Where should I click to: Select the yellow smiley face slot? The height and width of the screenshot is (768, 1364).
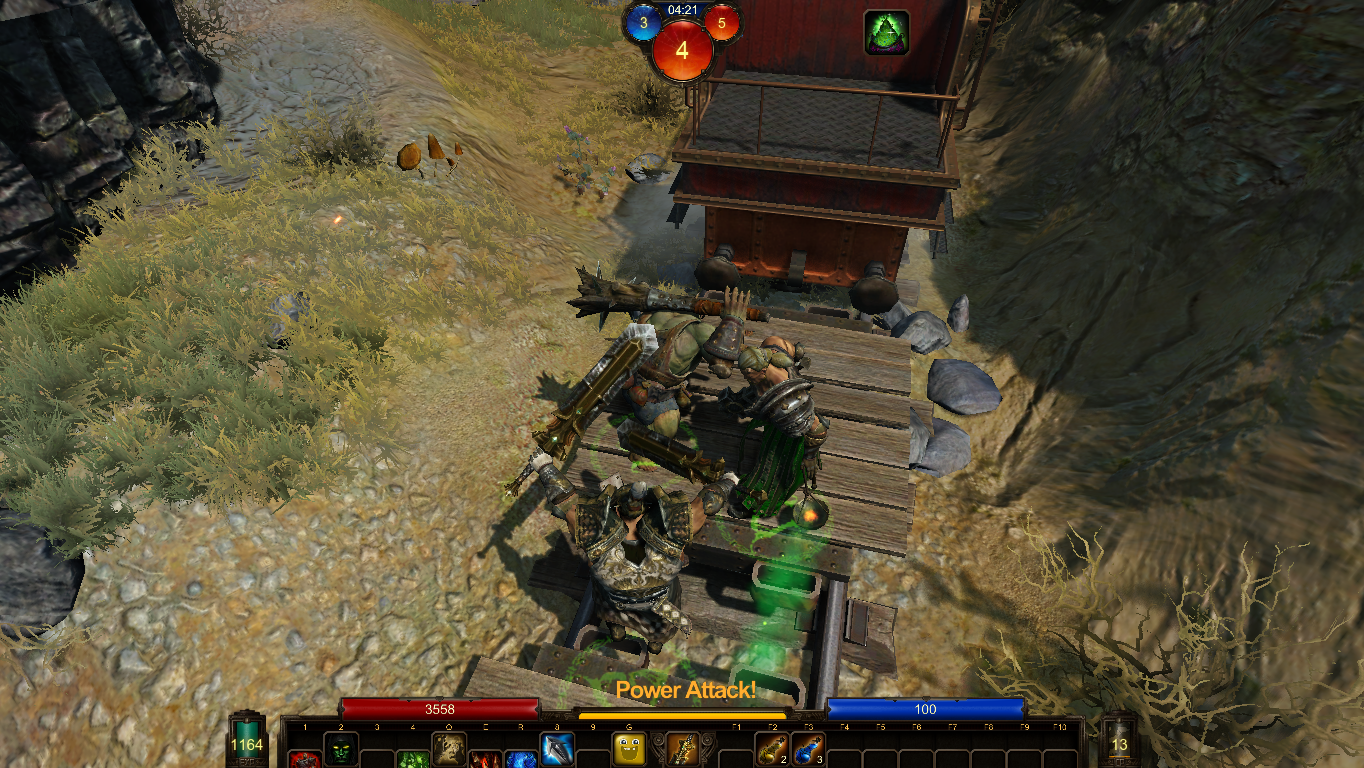pyautogui.click(x=628, y=748)
